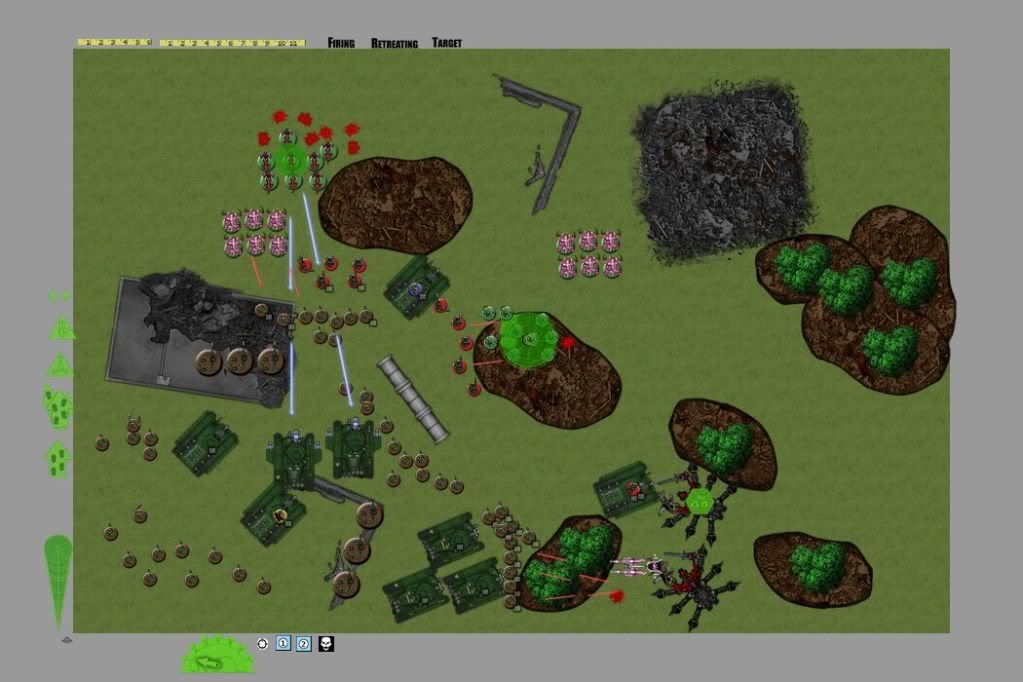Image resolution: width=1023 pixels, height=682 pixels.
Task: Pick the short 6-inch yellow ruler
Action: (114, 43)
